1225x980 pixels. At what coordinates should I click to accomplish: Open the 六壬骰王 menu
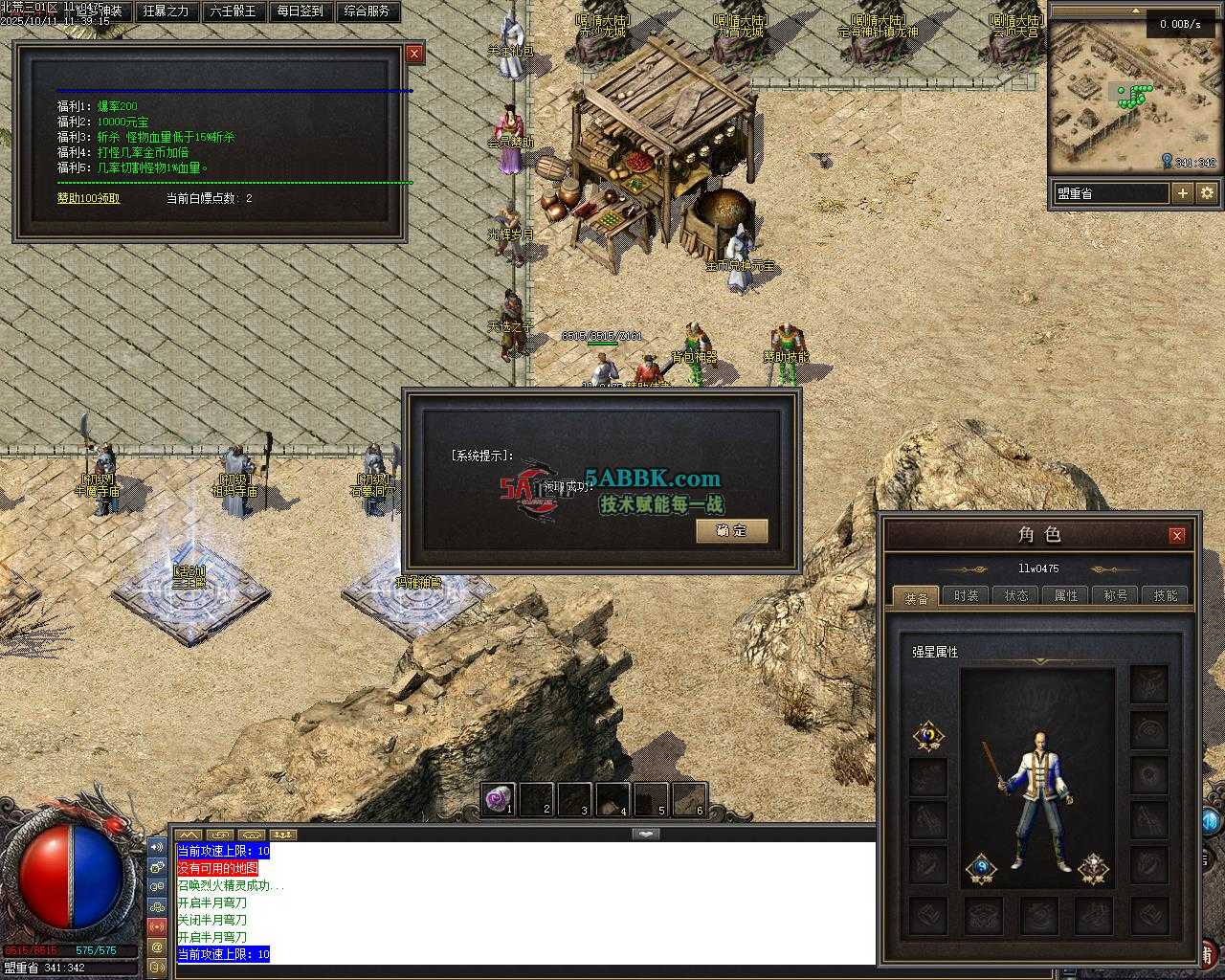click(x=233, y=11)
